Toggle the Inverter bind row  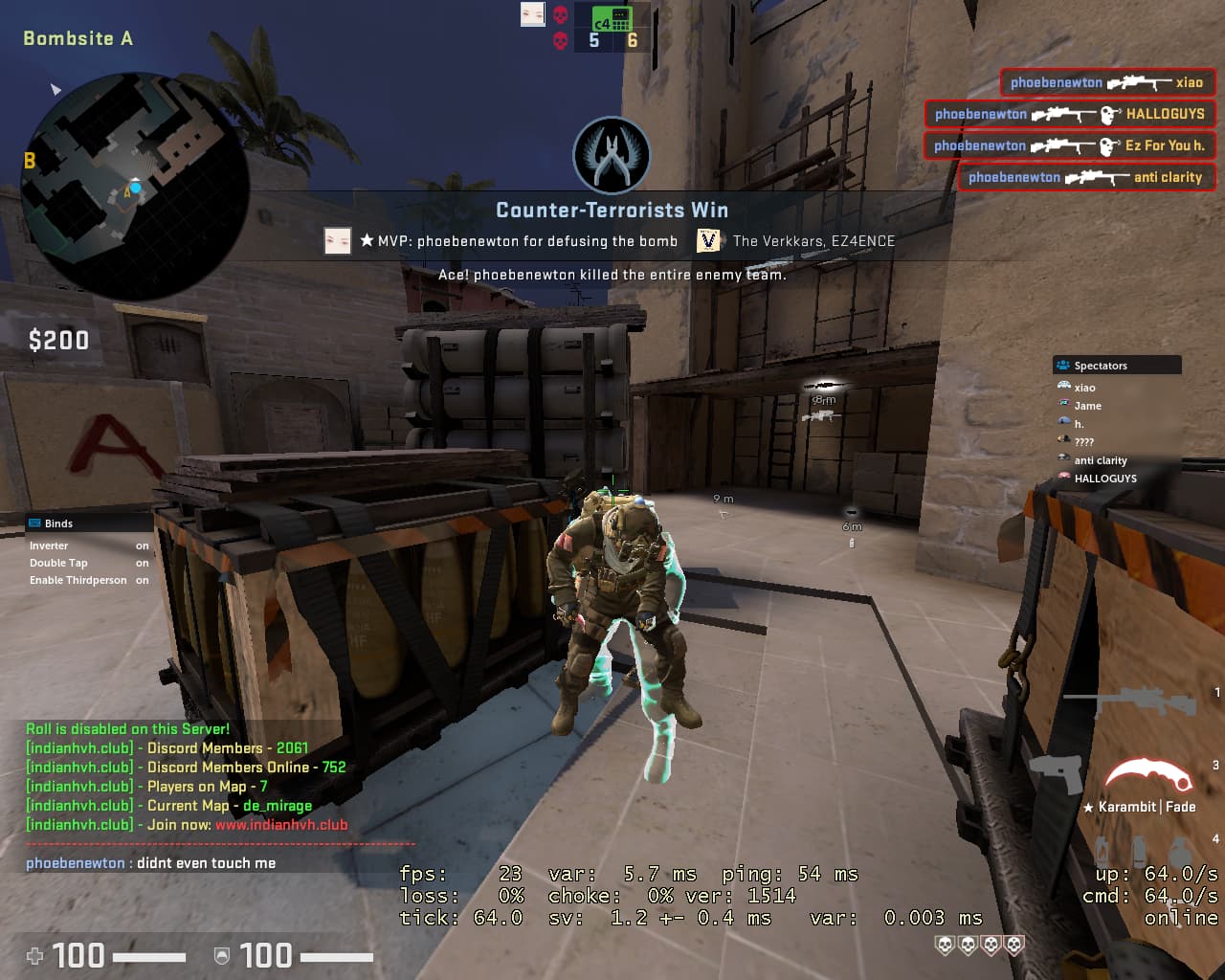pos(88,546)
